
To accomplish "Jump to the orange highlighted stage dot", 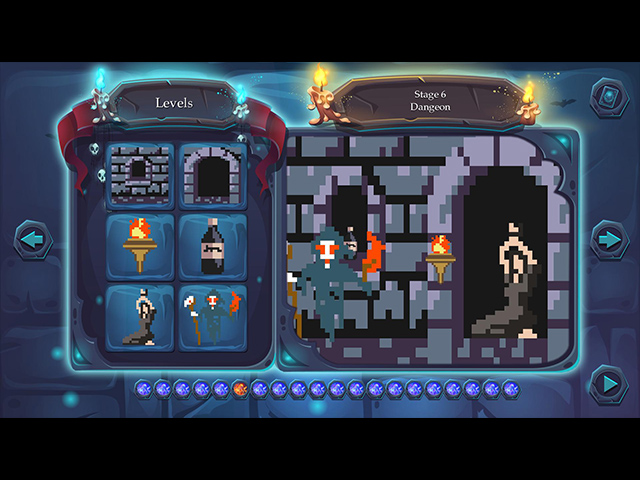I will pos(240,388).
